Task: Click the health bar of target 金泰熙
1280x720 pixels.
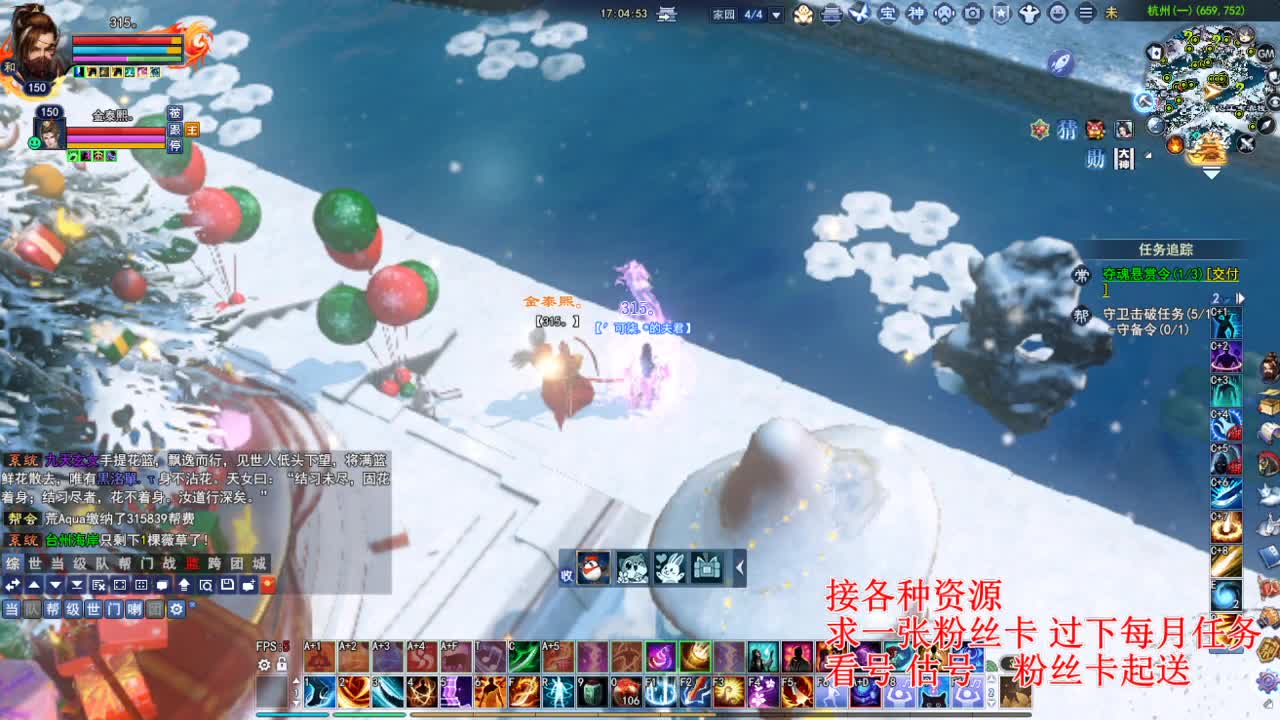Action: point(115,130)
